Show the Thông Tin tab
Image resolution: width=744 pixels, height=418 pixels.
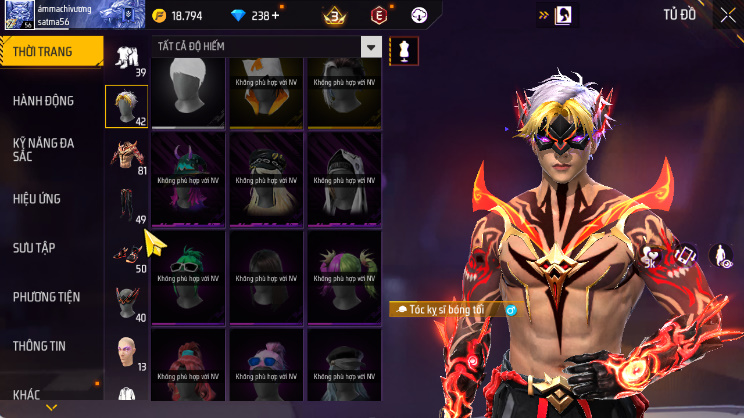39,346
